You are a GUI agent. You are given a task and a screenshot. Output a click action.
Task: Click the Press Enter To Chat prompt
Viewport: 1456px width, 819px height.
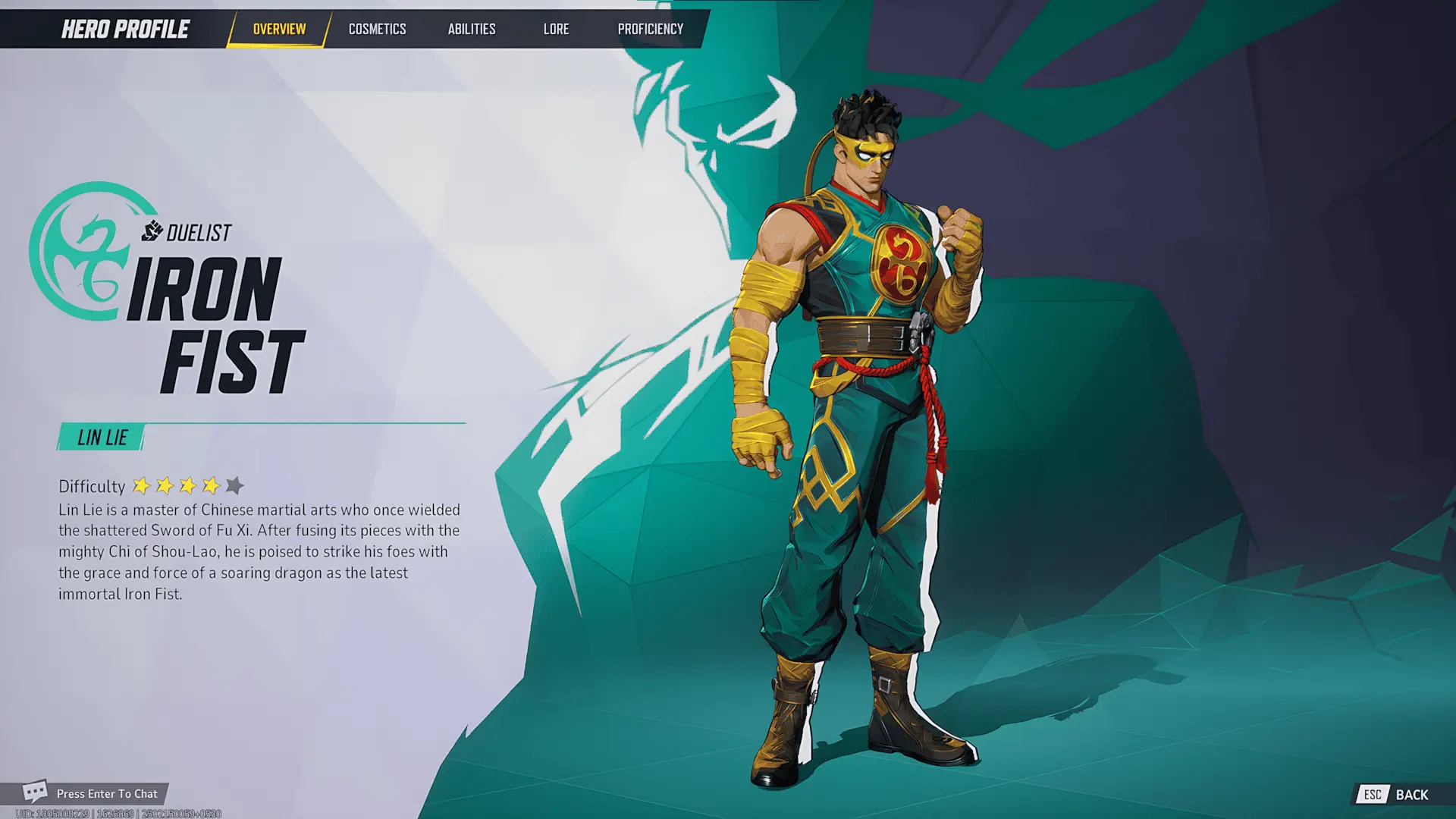coord(106,793)
